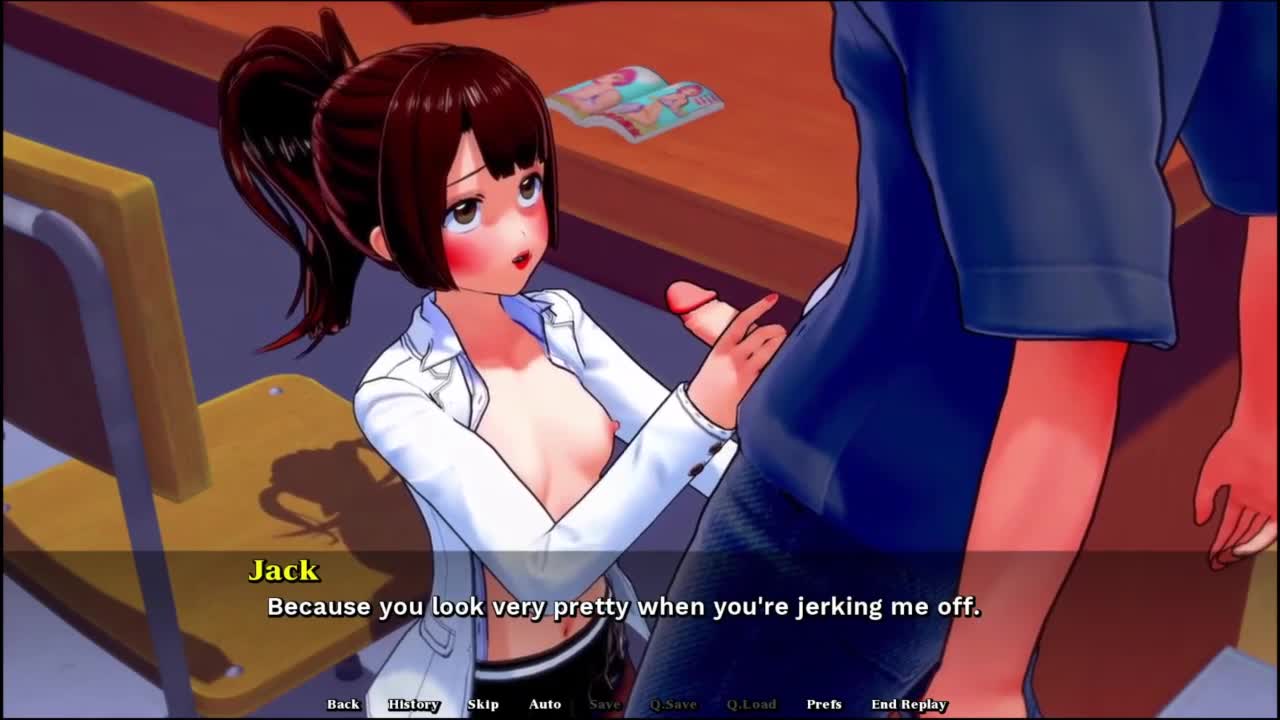Select End Replay
Image resolution: width=1280 pixels, height=720 pixels.
point(909,704)
